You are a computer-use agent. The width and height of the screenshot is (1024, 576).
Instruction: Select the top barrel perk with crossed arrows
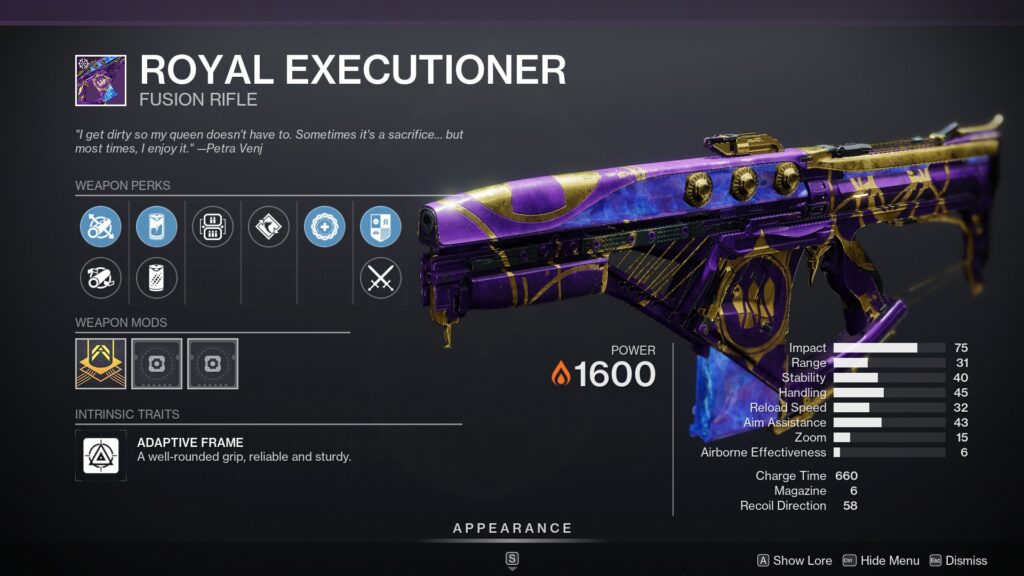(101, 227)
